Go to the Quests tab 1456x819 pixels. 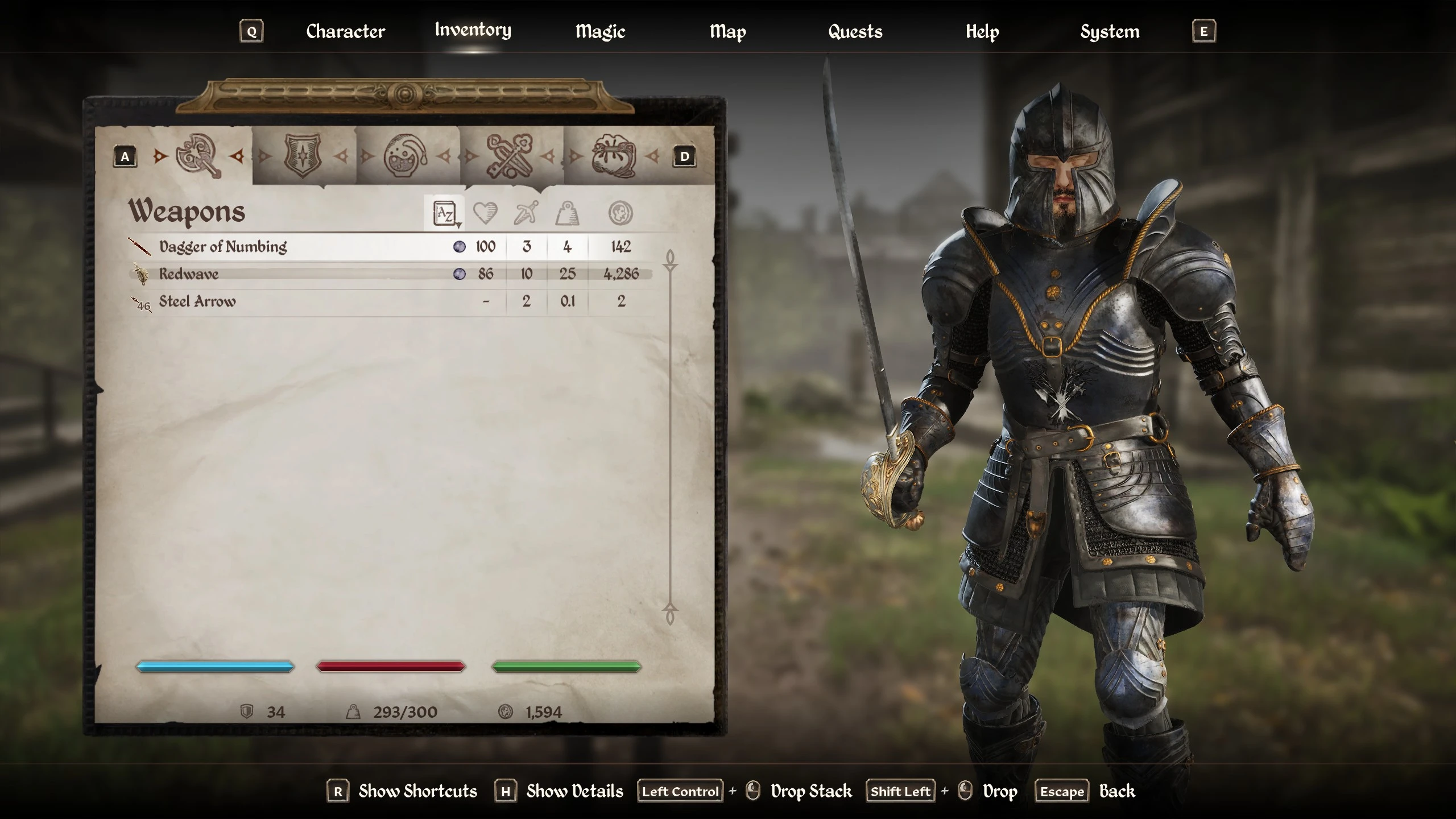[x=855, y=31]
